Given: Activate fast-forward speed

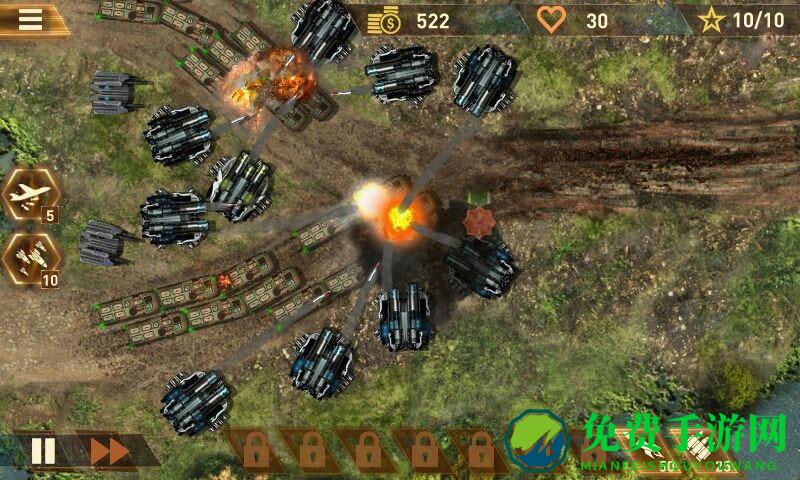Looking at the screenshot, I should 109,451.
